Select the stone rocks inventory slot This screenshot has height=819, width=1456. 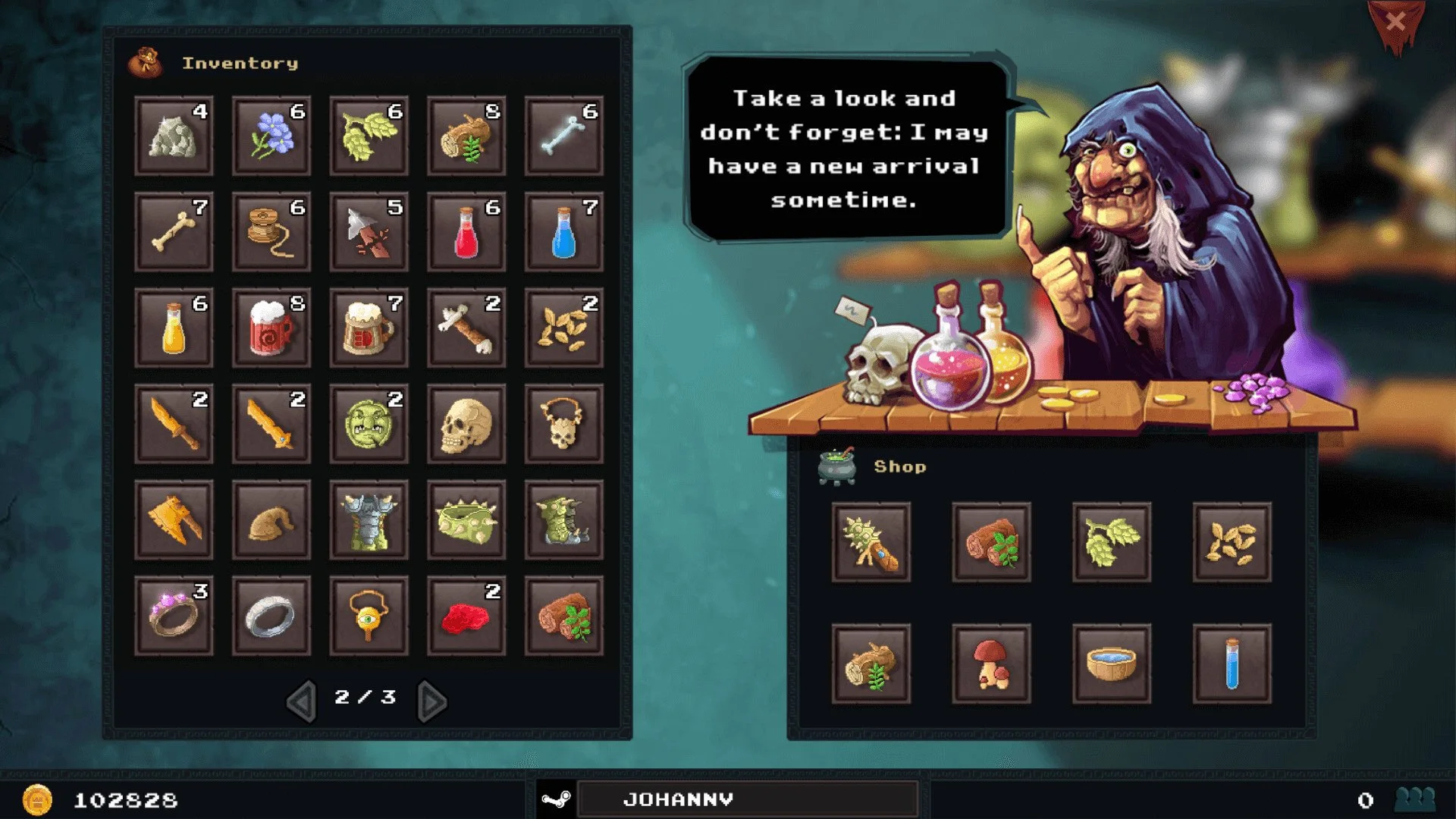pos(174,136)
